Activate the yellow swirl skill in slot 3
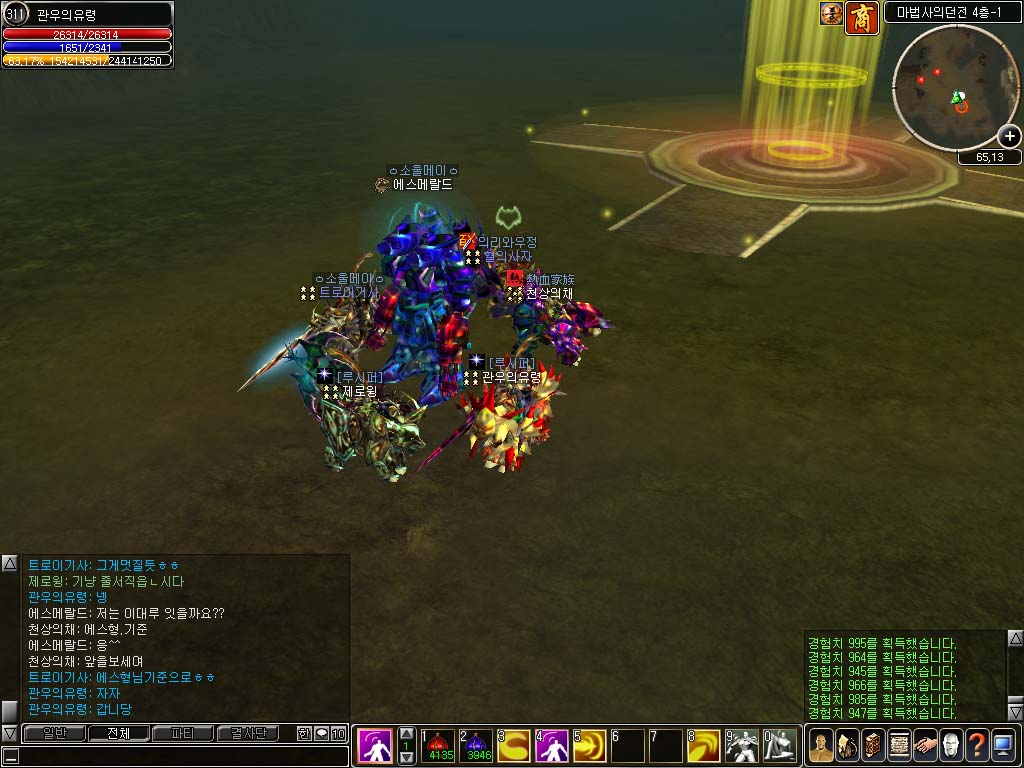 pyautogui.click(x=515, y=746)
